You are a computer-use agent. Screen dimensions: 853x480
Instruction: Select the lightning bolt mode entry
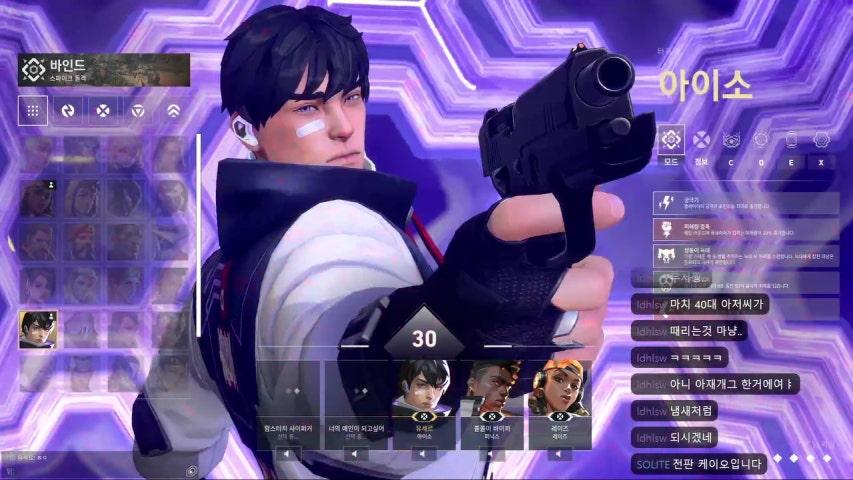[x=746, y=203]
